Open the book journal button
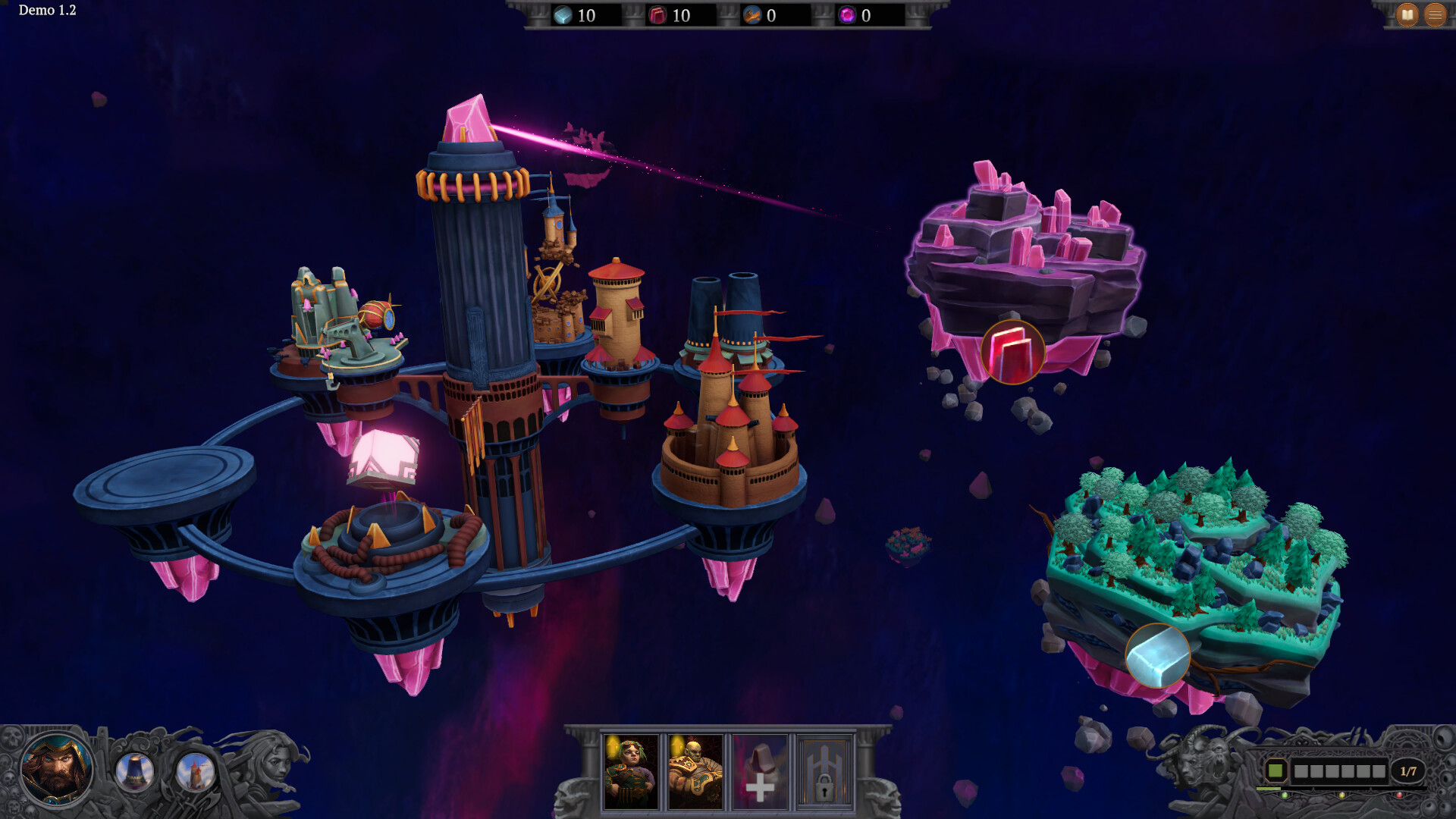The height and width of the screenshot is (819, 1456). [1407, 14]
